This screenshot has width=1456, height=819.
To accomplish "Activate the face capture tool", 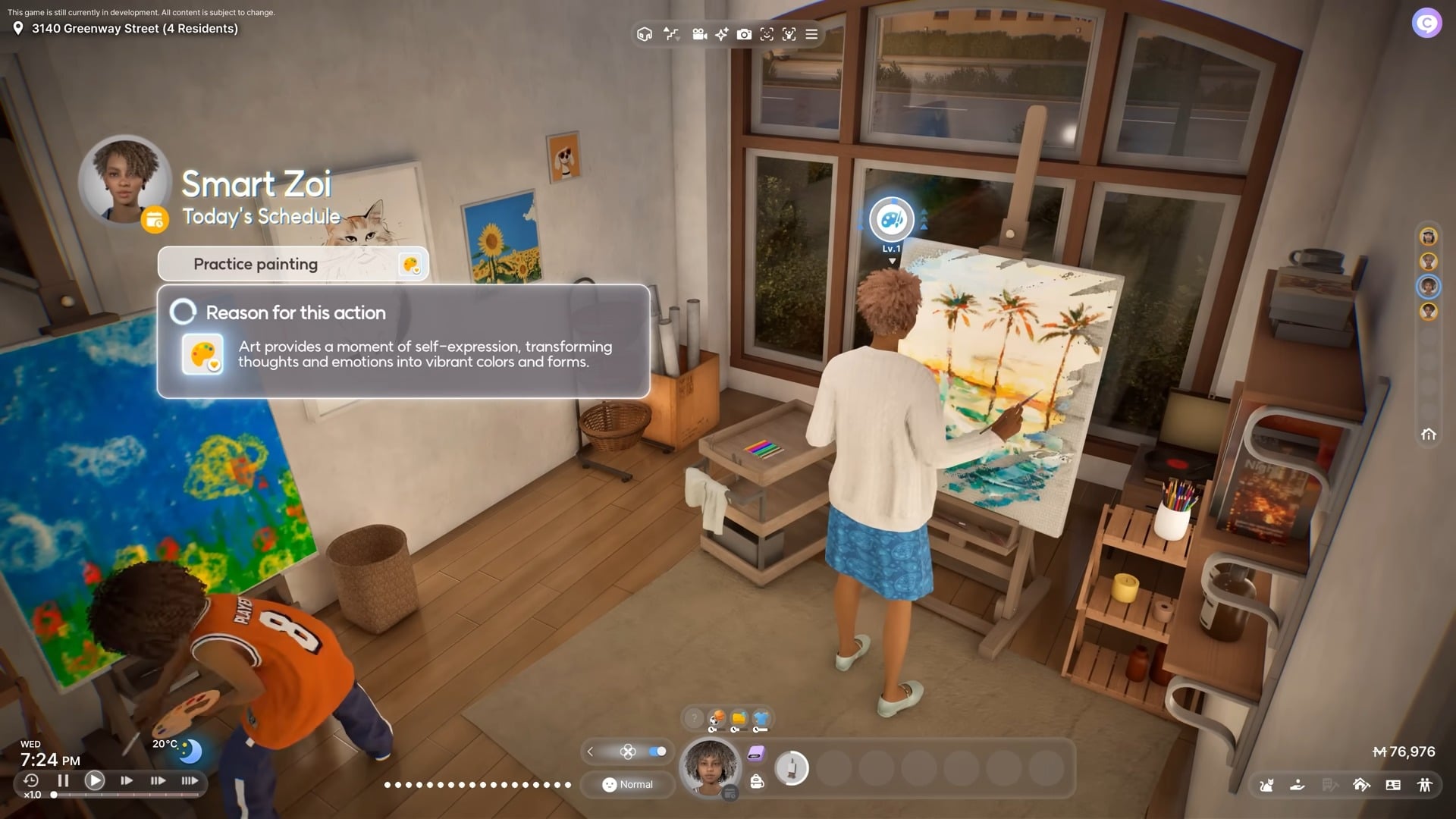I will click(767, 35).
